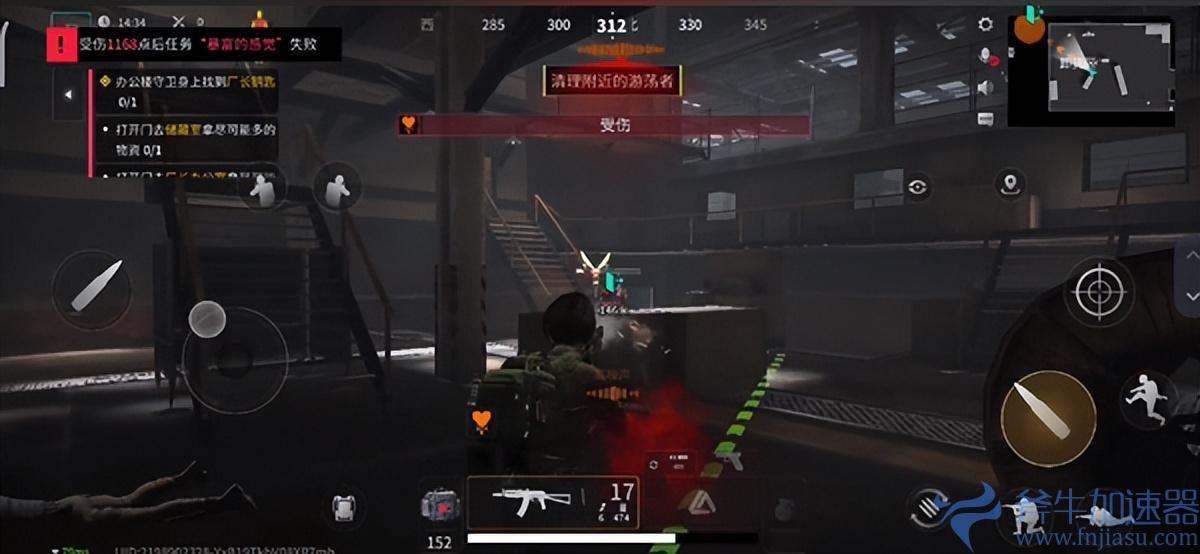Place a marker with the location-pin button
Viewport: 1200px width, 554px height.
coord(1011,184)
